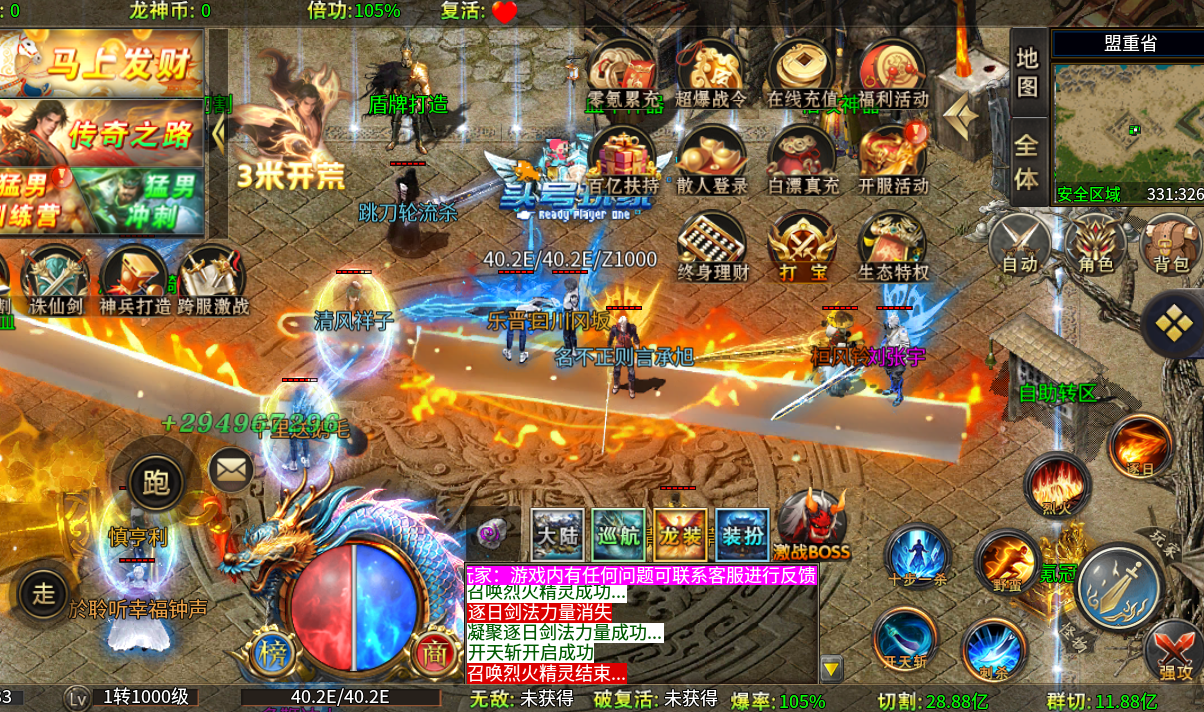Open the 福利活动 welfare events icon
Image resolution: width=1204 pixels, height=712 pixels.
coord(893,72)
